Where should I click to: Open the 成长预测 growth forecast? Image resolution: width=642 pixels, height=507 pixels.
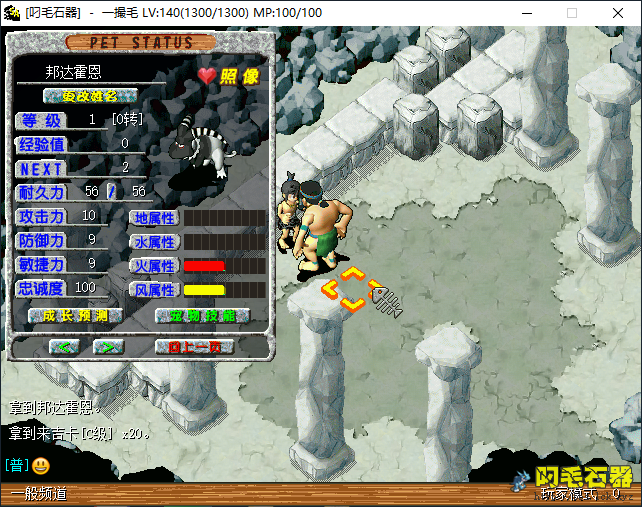pyautogui.click(x=76, y=315)
